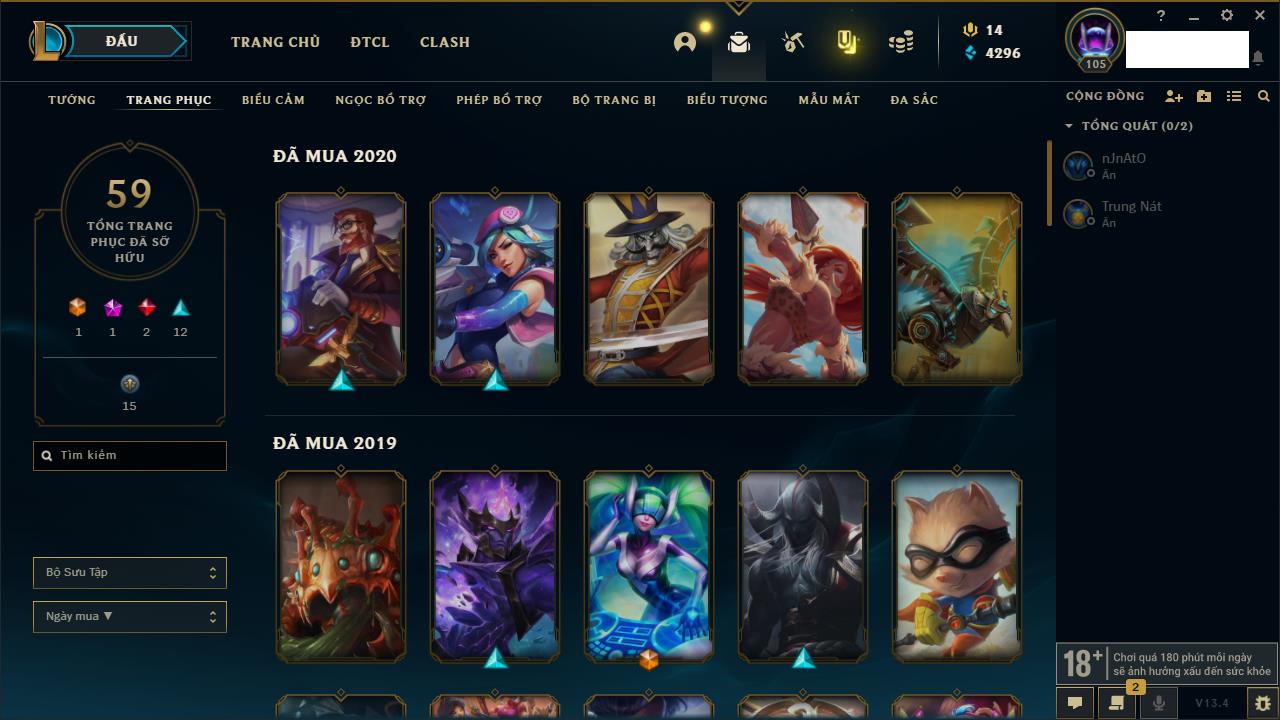Image resolution: width=1280 pixels, height=720 pixels.
Task: Open the CLASH menu
Action: (x=445, y=42)
